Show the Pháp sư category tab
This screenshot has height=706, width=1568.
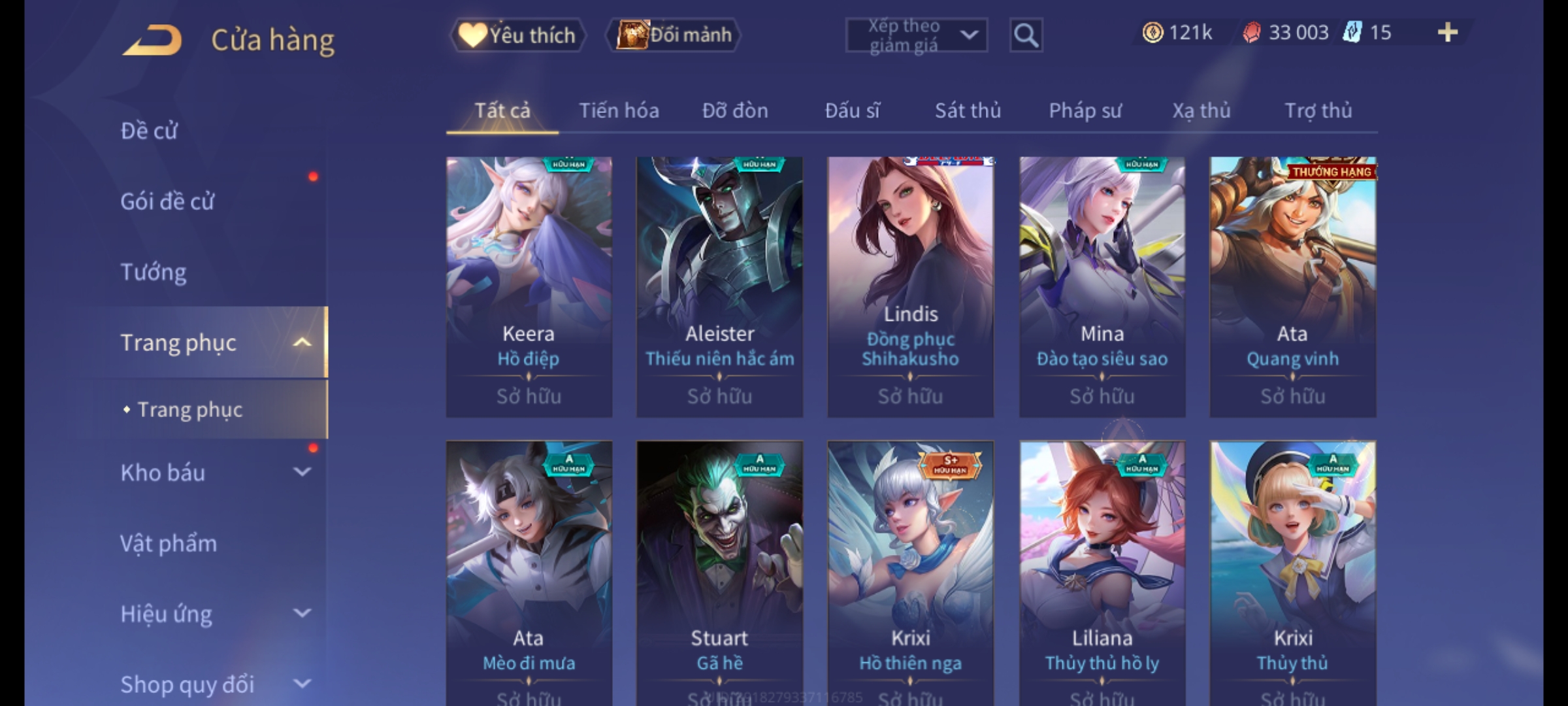(1085, 110)
